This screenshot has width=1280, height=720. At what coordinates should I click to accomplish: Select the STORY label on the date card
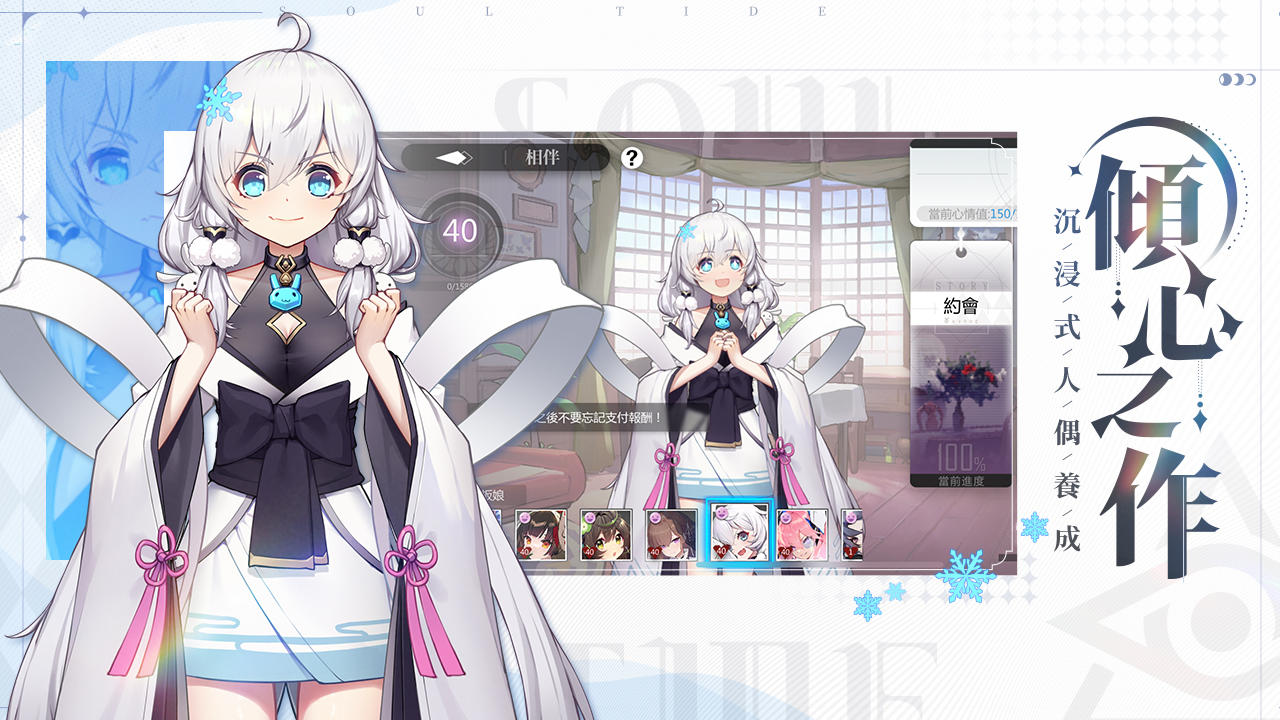961,283
